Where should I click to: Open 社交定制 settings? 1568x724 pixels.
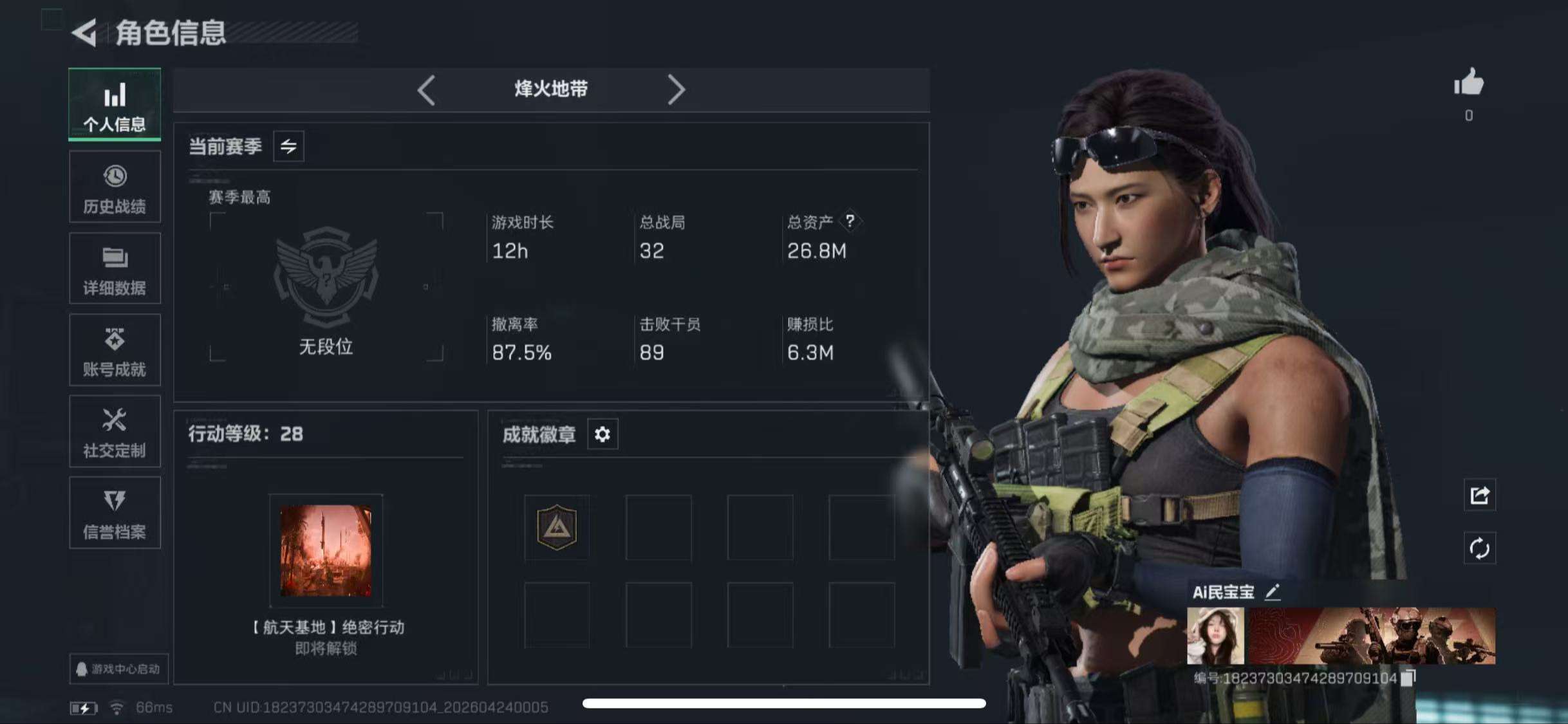click(115, 432)
